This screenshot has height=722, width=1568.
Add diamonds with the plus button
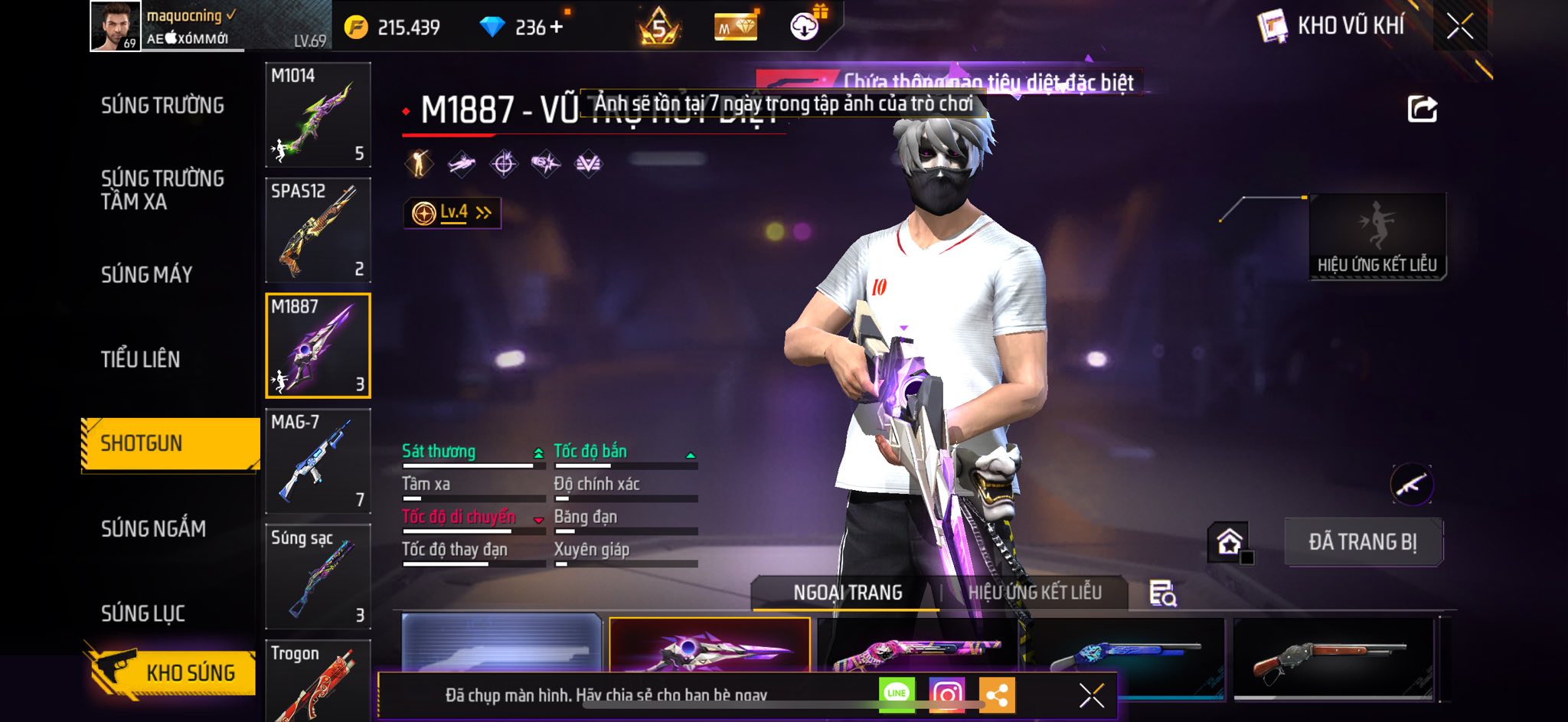coord(557,28)
